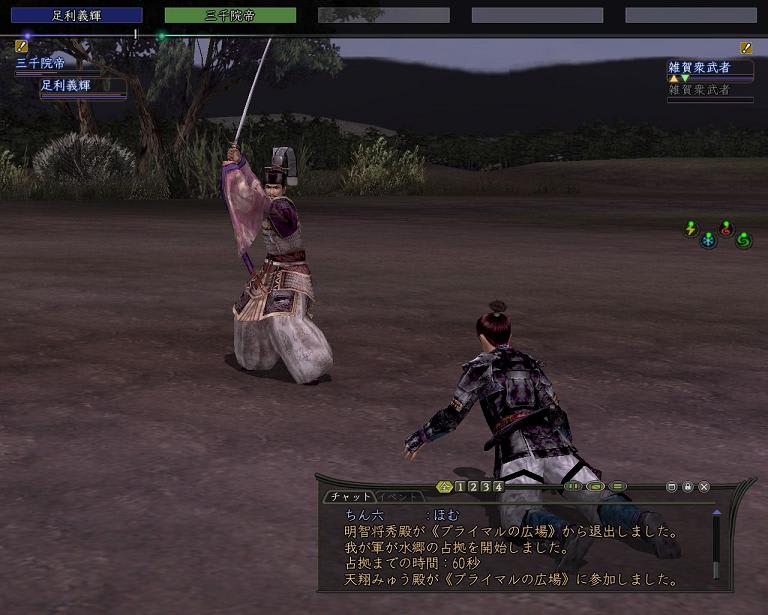Click the chat window scrollbar
This screenshot has width=768, height=615.
(716, 545)
